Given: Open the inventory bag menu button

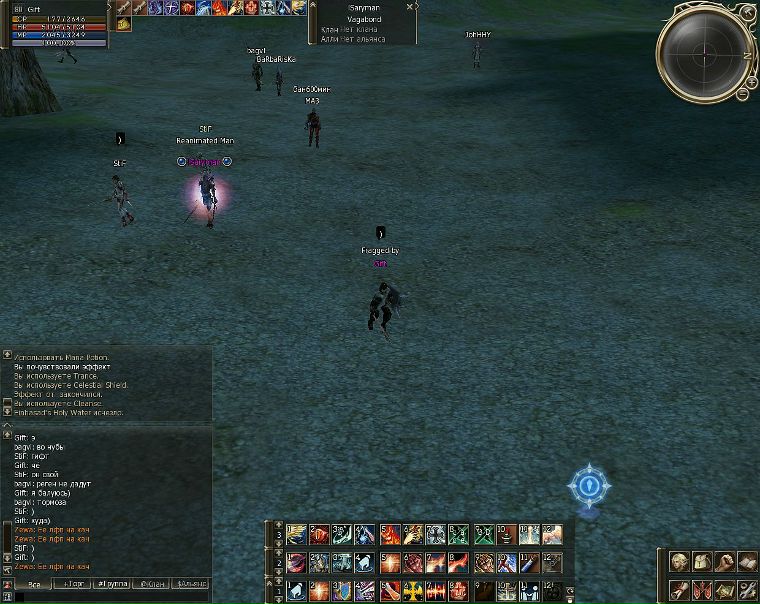Looking at the screenshot, I should pos(703,561).
